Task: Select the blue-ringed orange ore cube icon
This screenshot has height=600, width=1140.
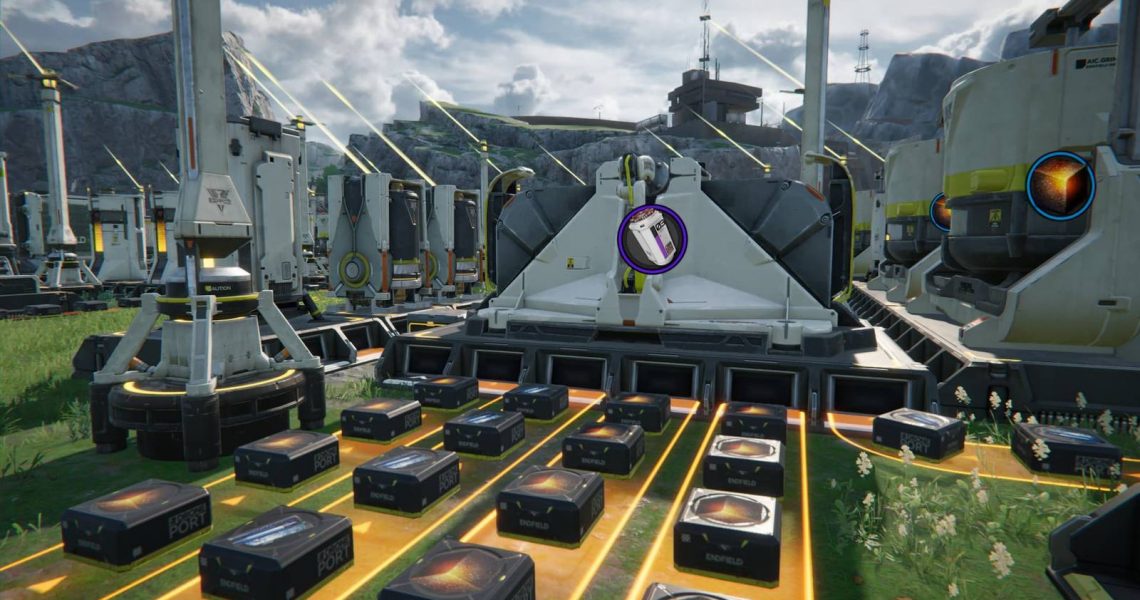Action: 1060,185
